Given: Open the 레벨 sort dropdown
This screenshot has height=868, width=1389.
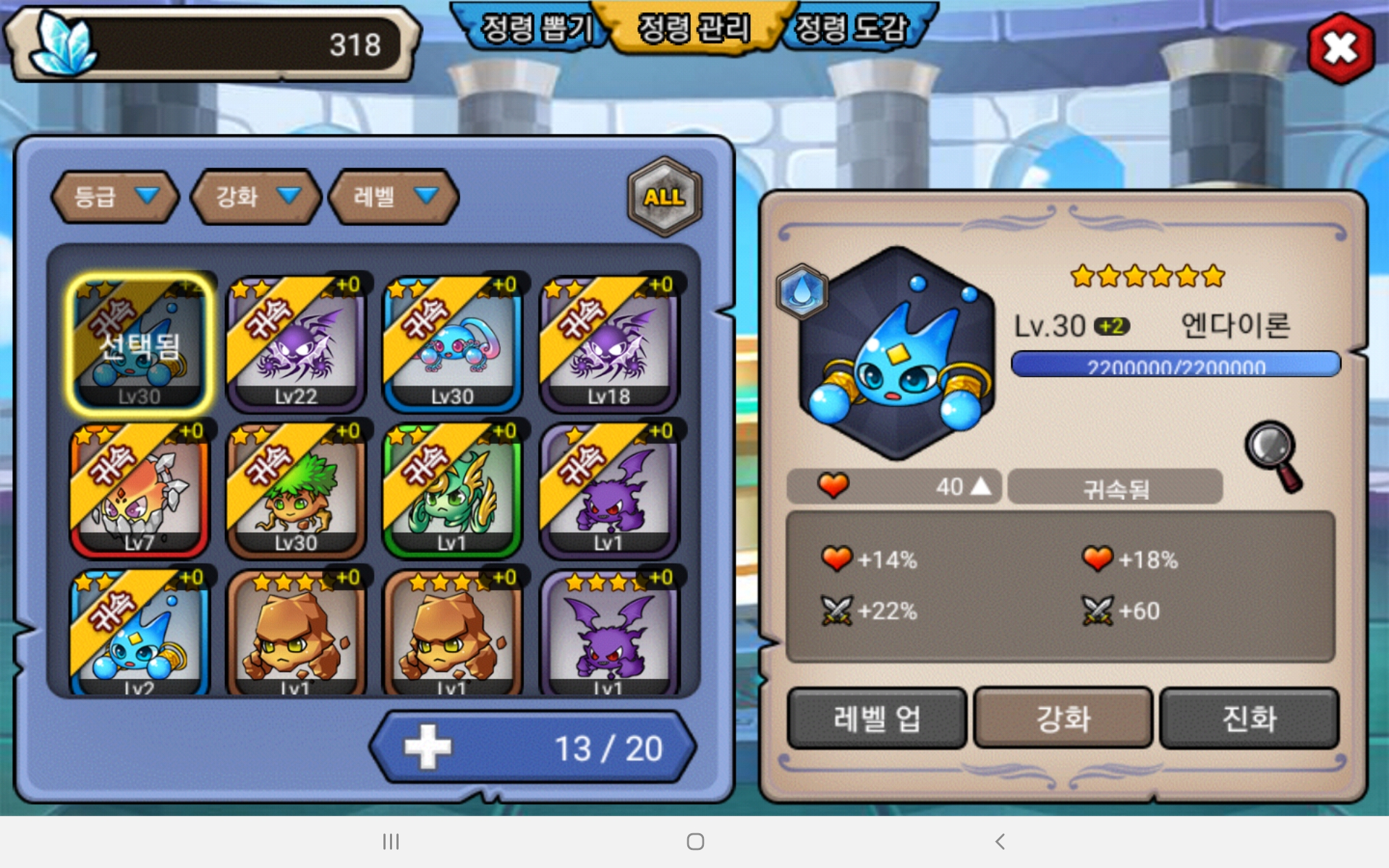Looking at the screenshot, I should [394, 197].
